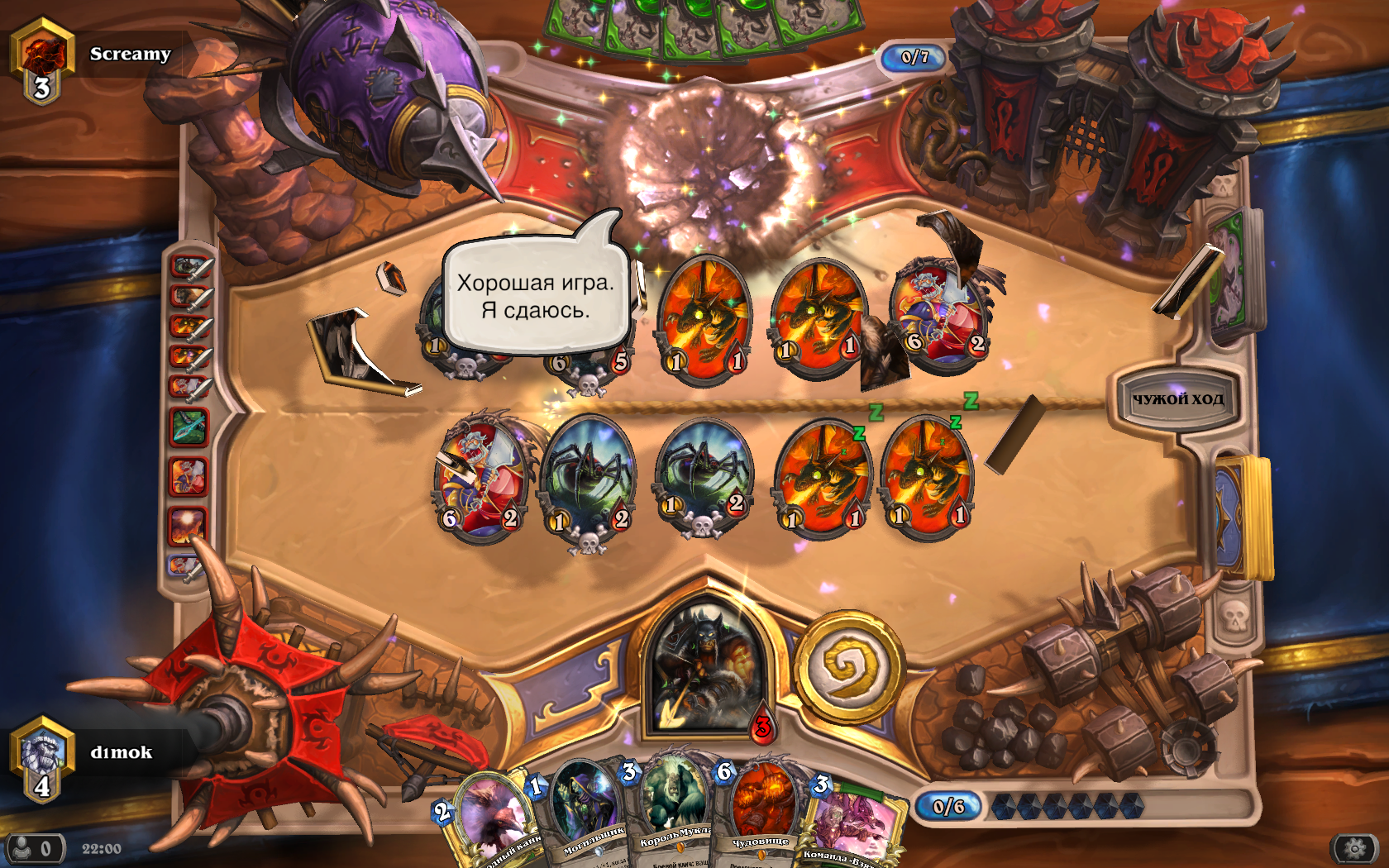Open the green spear tile in history
This screenshot has height=868, width=1389.
pyautogui.click(x=189, y=427)
